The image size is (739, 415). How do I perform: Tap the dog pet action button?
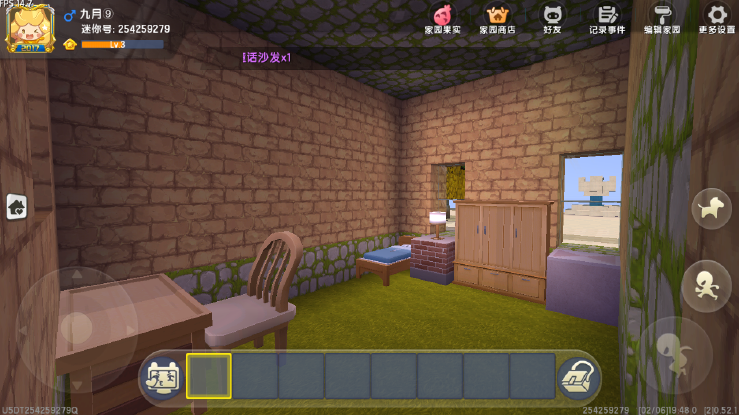pyautogui.click(x=711, y=208)
